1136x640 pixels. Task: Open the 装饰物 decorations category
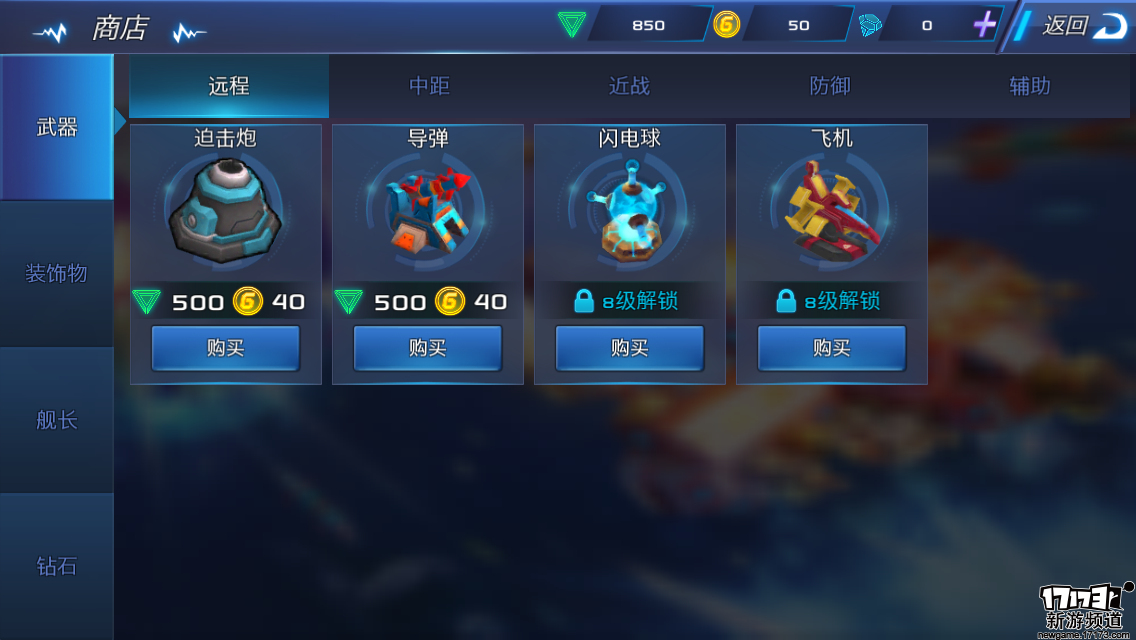(56, 273)
